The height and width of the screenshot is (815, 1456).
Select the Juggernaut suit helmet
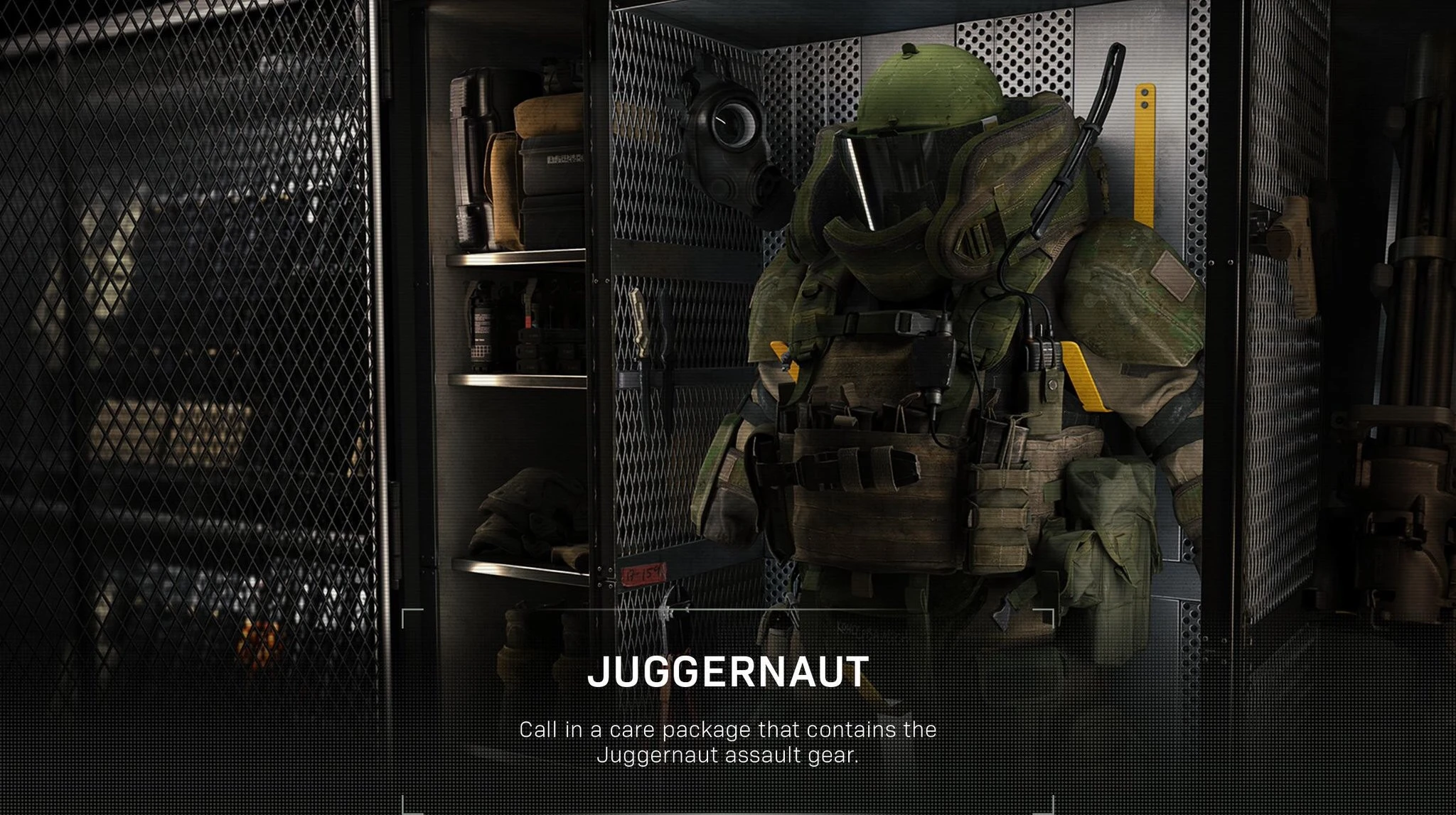924,99
